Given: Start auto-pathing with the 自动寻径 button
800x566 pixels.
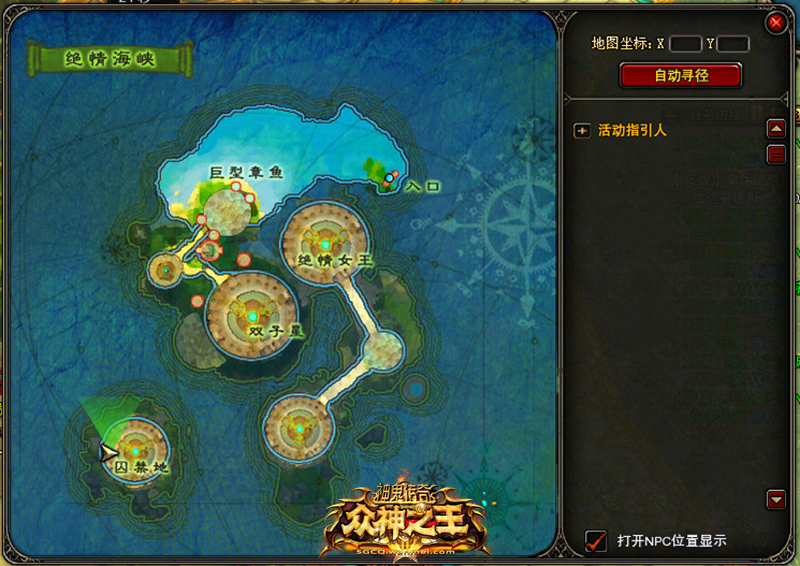Looking at the screenshot, I should [x=681, y=75].
